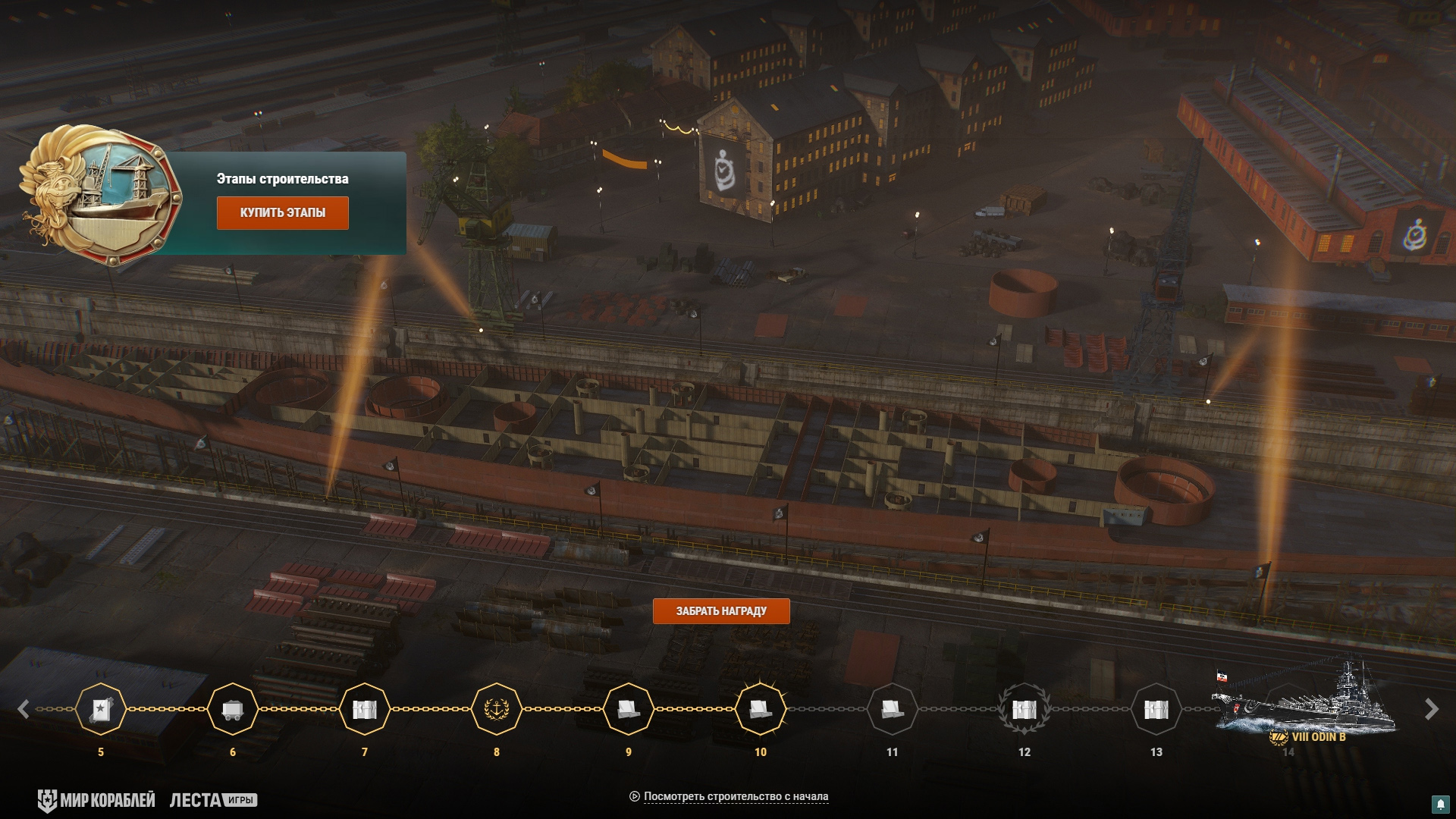Screen dimensions: 1456x819
Task: Replay construction via Посмотреть строительство с начала
Action: tap(735, 796)
